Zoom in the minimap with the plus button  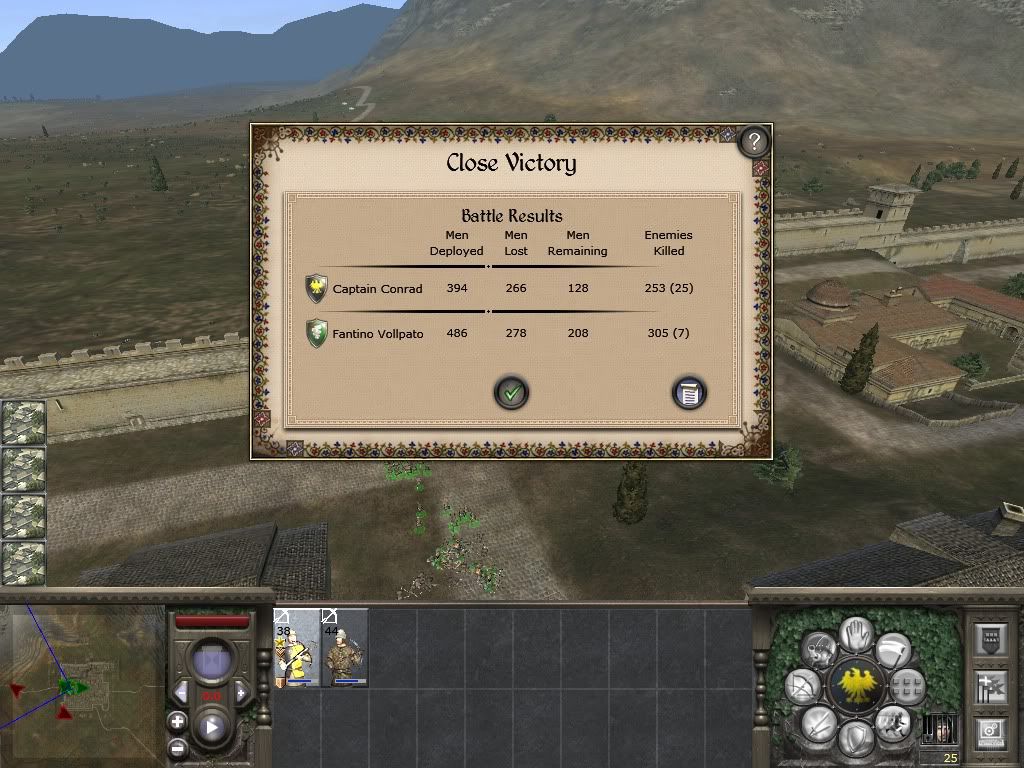pos(177,721)
